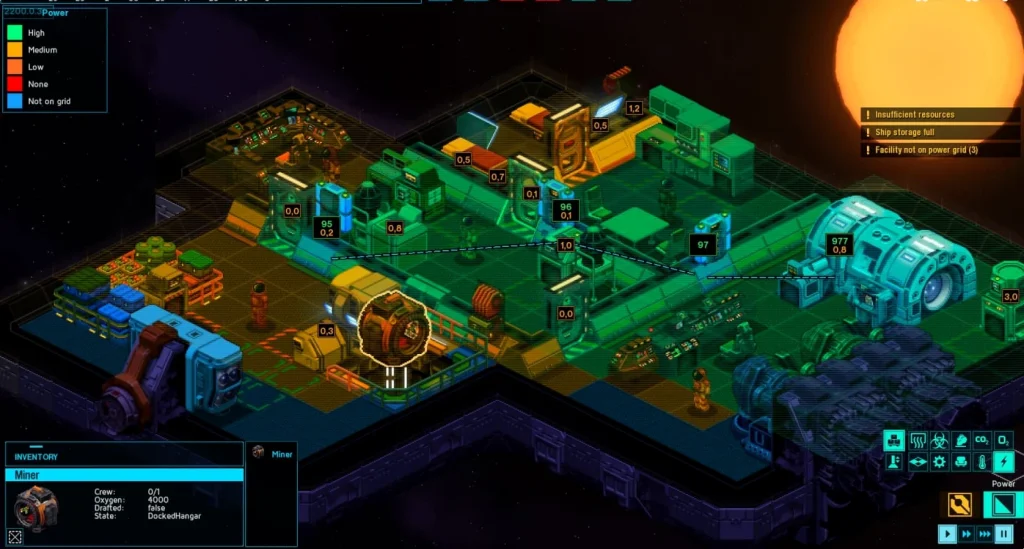This screenshot has height=549, width=1024.
Task: Open the gear overlay icon
Action: pos(939,462)
